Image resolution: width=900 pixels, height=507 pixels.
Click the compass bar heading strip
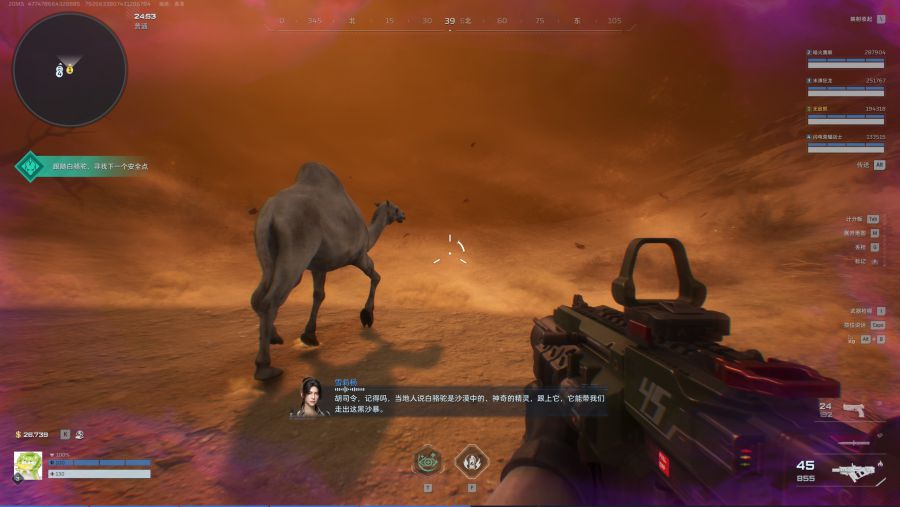pos(449,21)
